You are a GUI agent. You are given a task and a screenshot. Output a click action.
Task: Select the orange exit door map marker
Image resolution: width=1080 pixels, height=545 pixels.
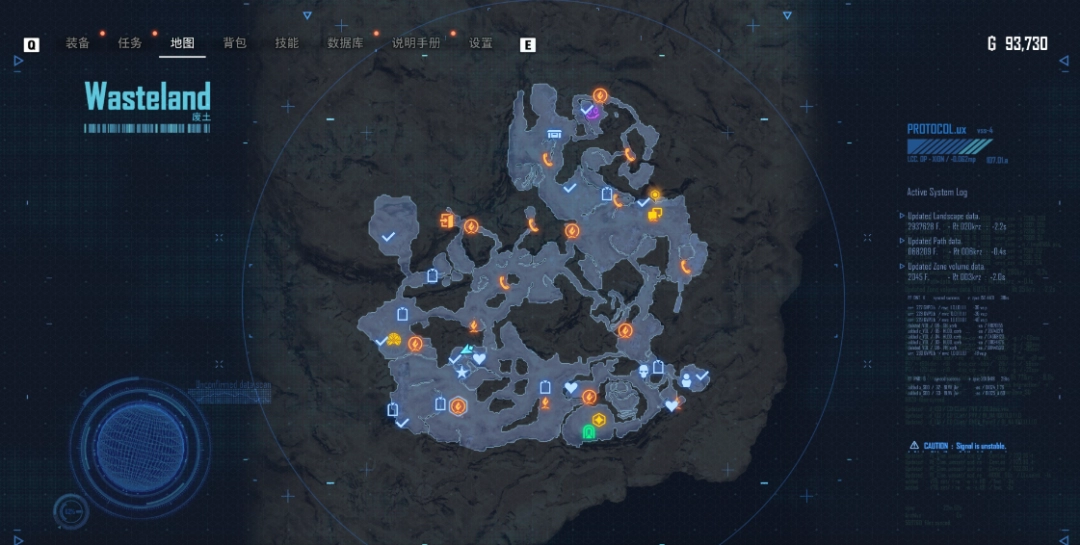coord(446,219)
